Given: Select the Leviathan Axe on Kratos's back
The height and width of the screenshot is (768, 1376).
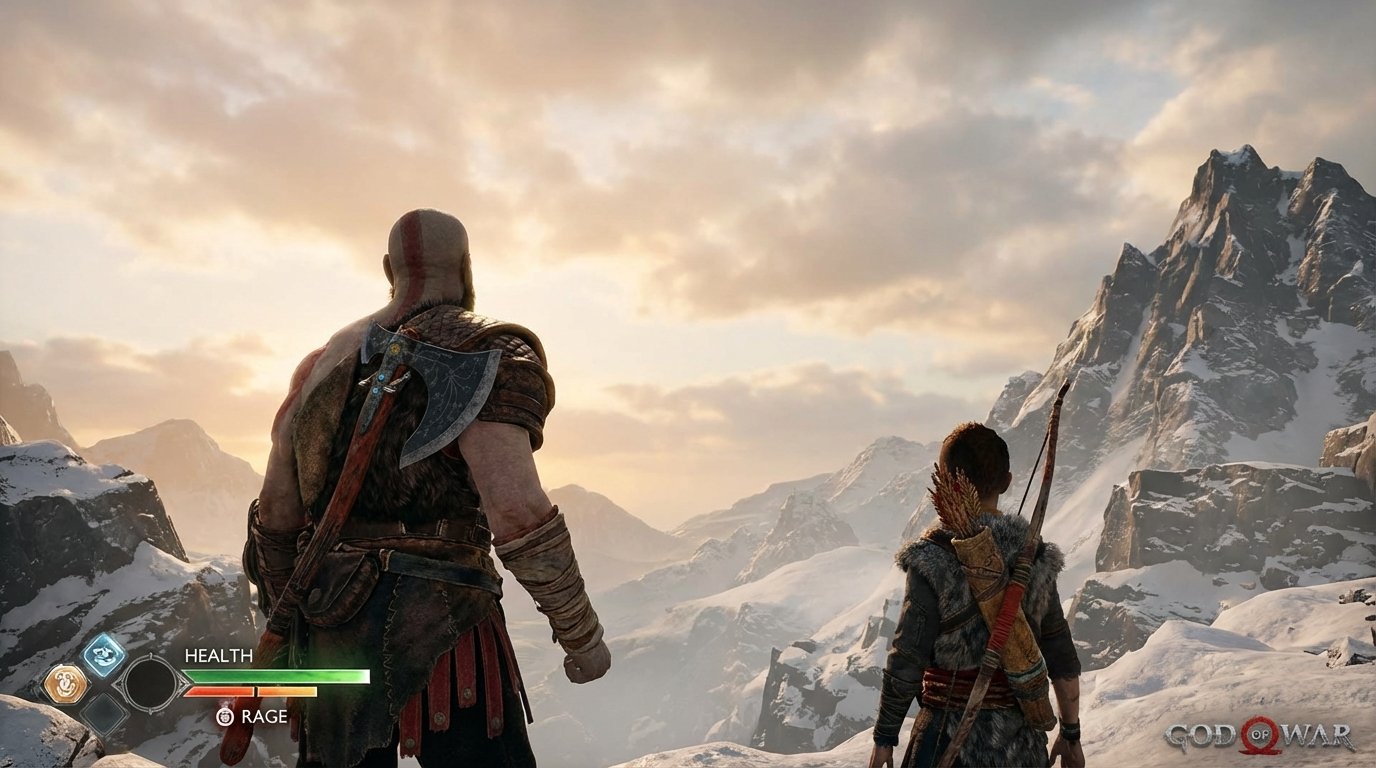Looking at the screenshot, I should pyautogui.click(x=430, y=390).
